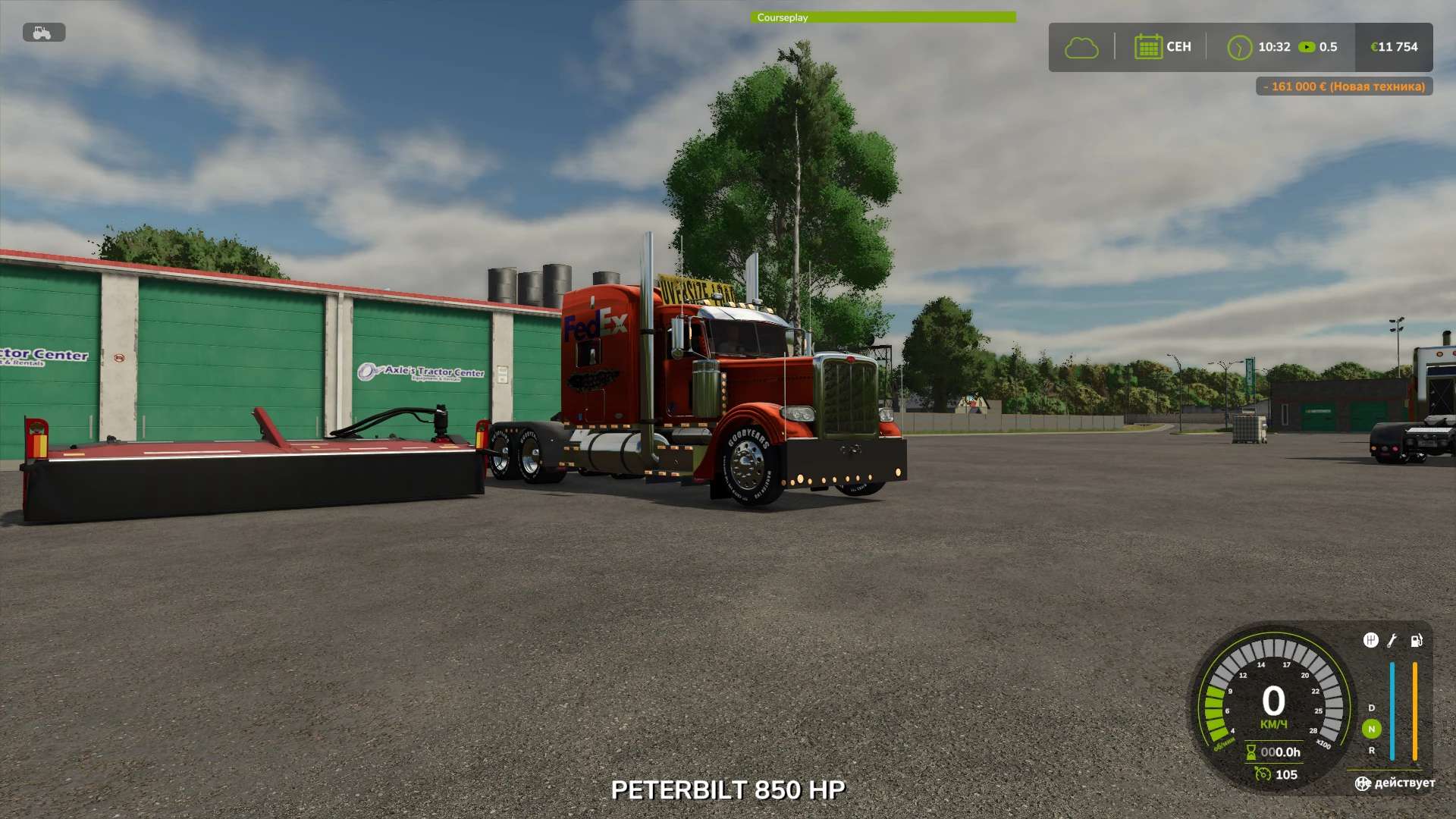Open the weather cloud icon
The image size is (1456, 819).
click(x=1081, y=47)
